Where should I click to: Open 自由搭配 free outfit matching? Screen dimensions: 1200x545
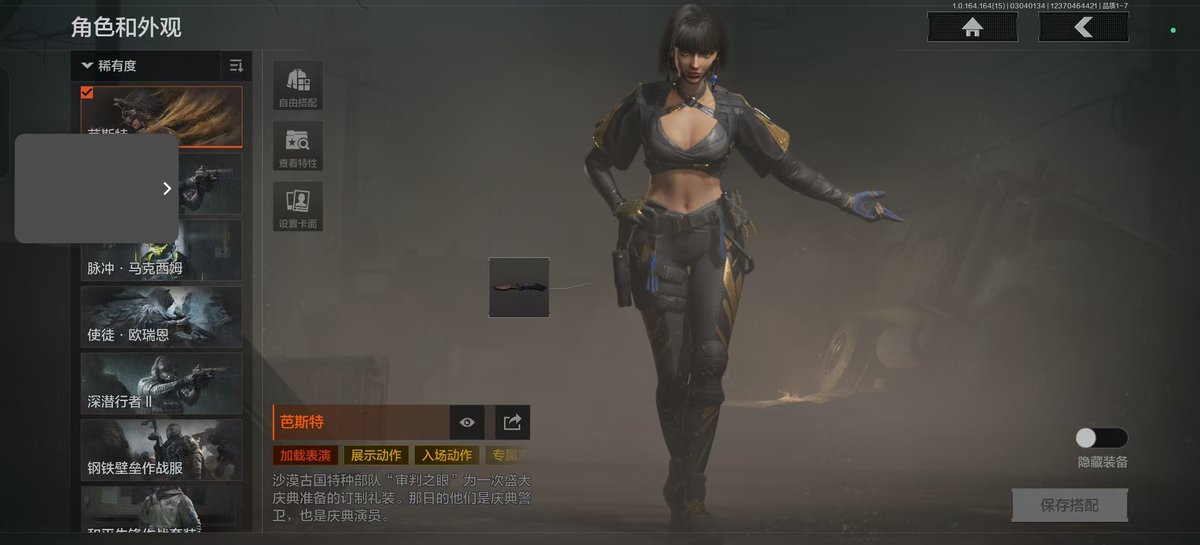click(298, 85)
